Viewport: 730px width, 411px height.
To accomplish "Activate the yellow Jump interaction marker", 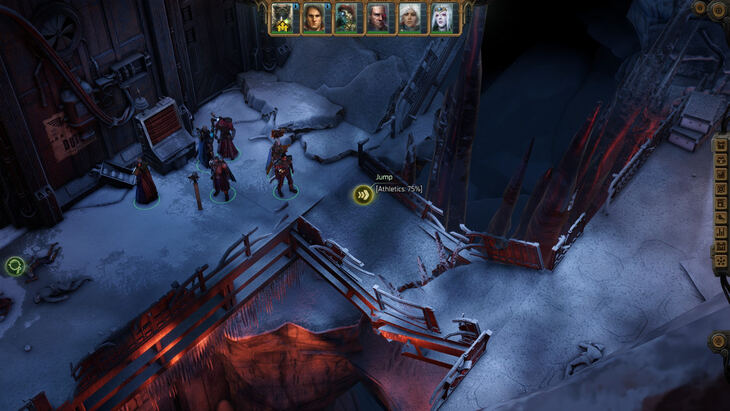I will click(x=363, y=194).
